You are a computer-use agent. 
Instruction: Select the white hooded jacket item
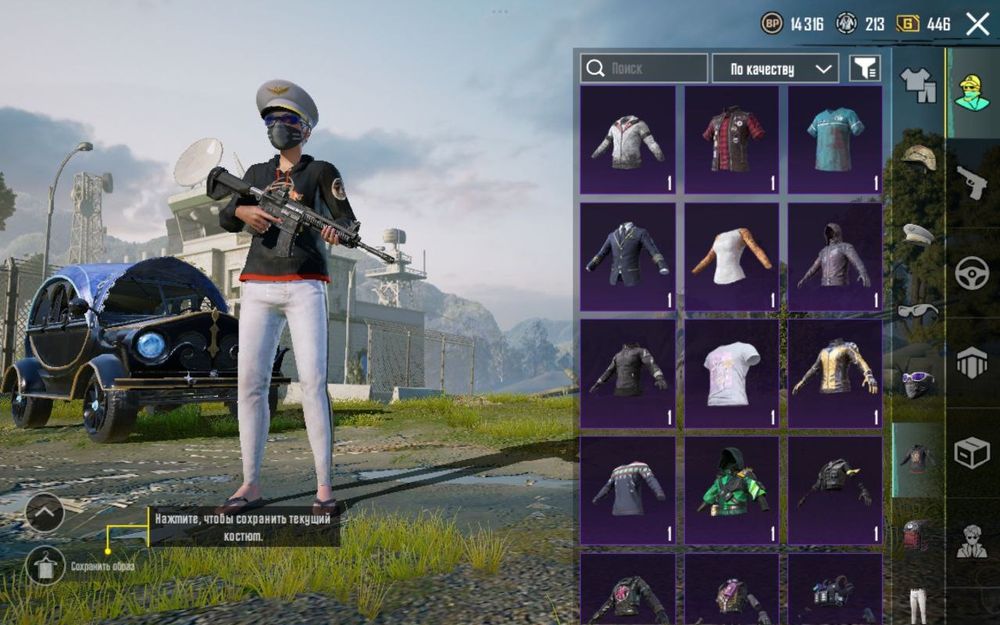pos(628,139)
